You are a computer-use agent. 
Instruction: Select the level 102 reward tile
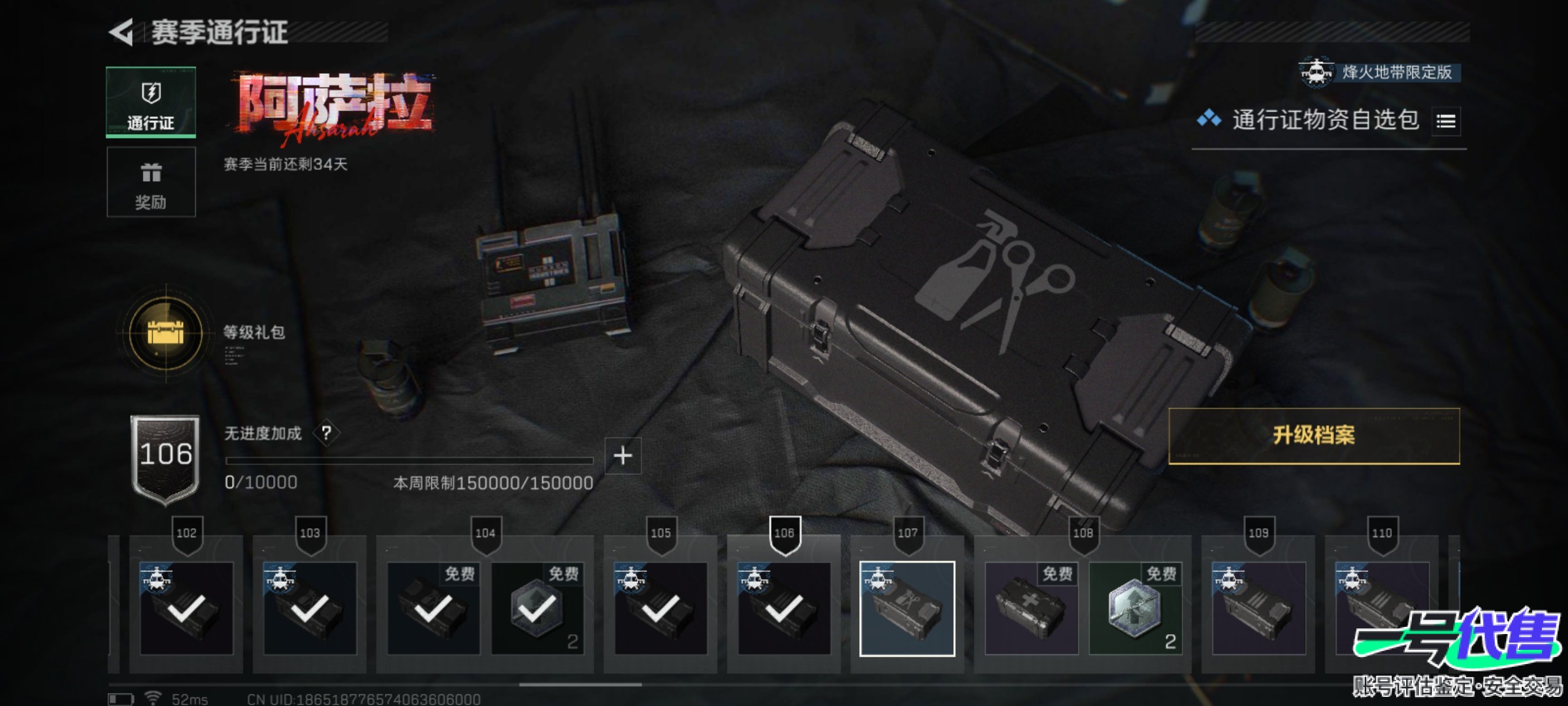pos(186,609)
